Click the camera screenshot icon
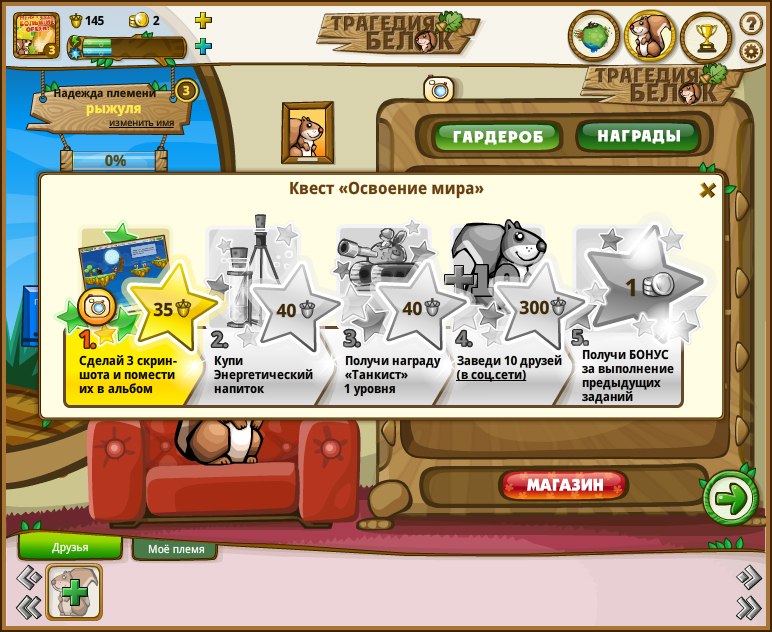 point(437,90)
